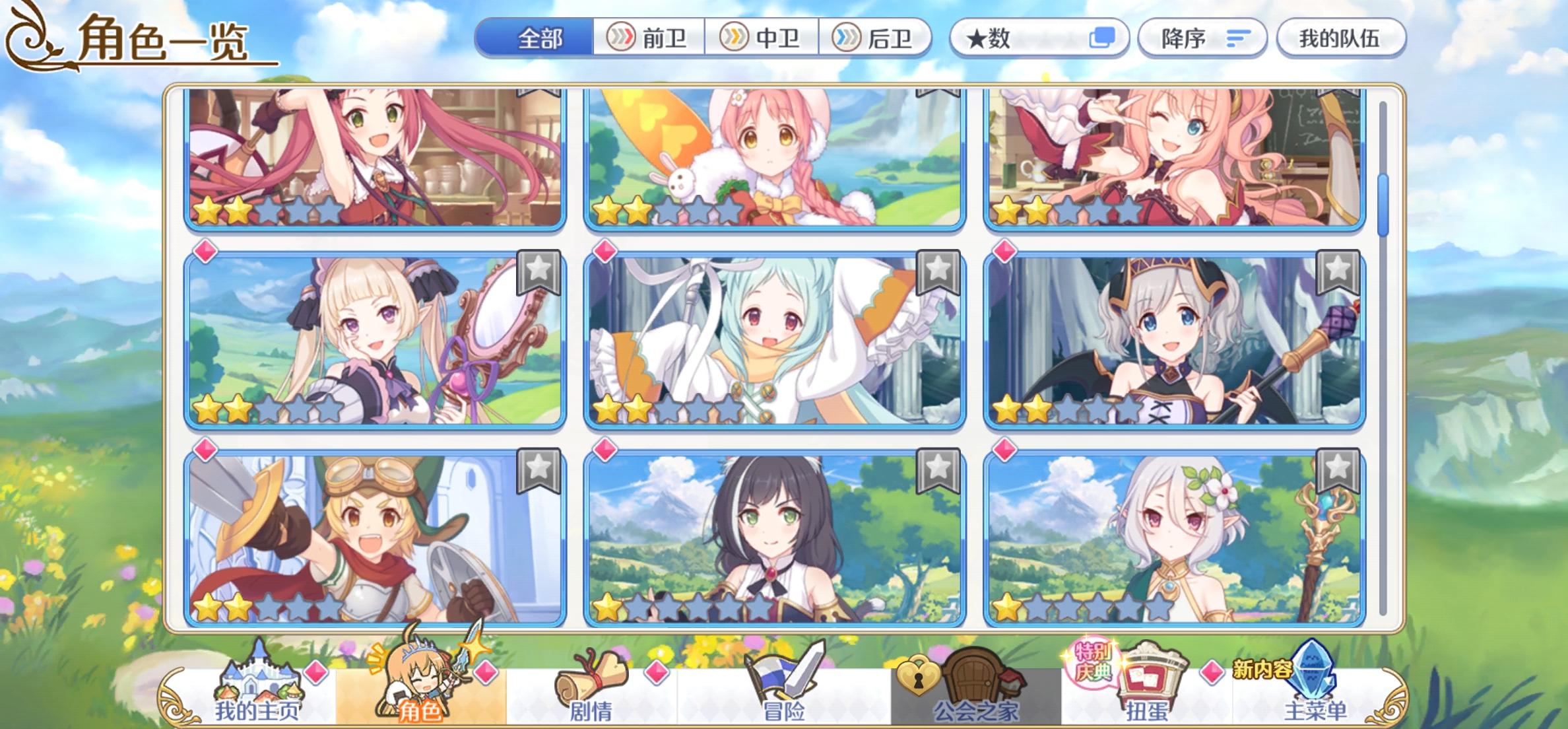Click the copy-style icon inside the ★数 filter
1568x729 pixels.
click(1103, 38)
